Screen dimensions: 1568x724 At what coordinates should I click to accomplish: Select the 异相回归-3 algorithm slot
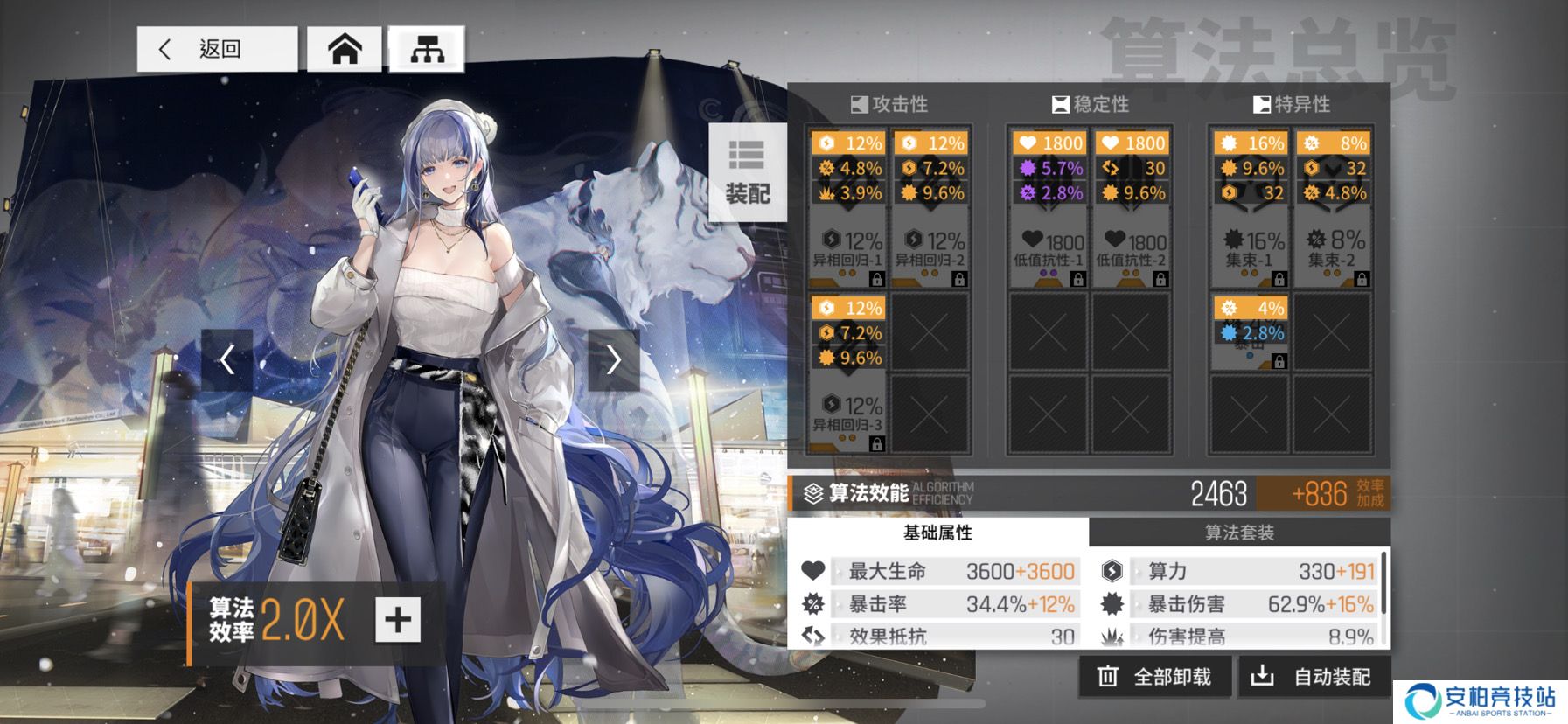click(847, 373)
